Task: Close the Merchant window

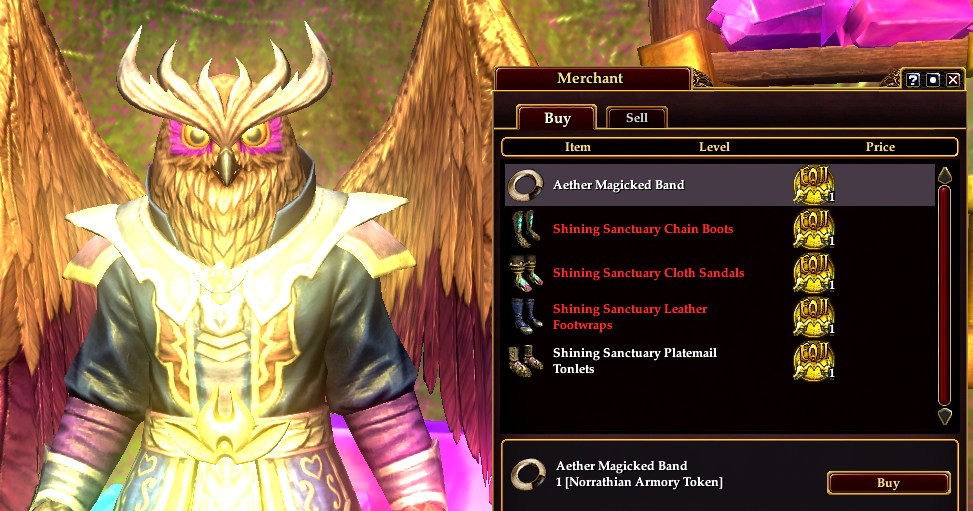Action: 953,80
